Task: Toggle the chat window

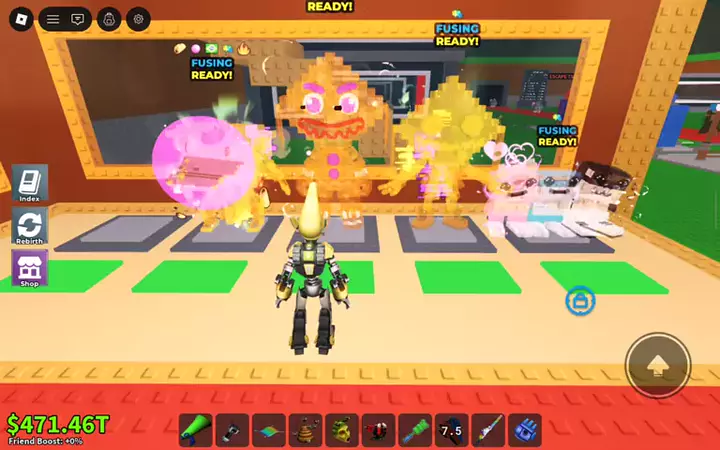Action: pos(79,18)
